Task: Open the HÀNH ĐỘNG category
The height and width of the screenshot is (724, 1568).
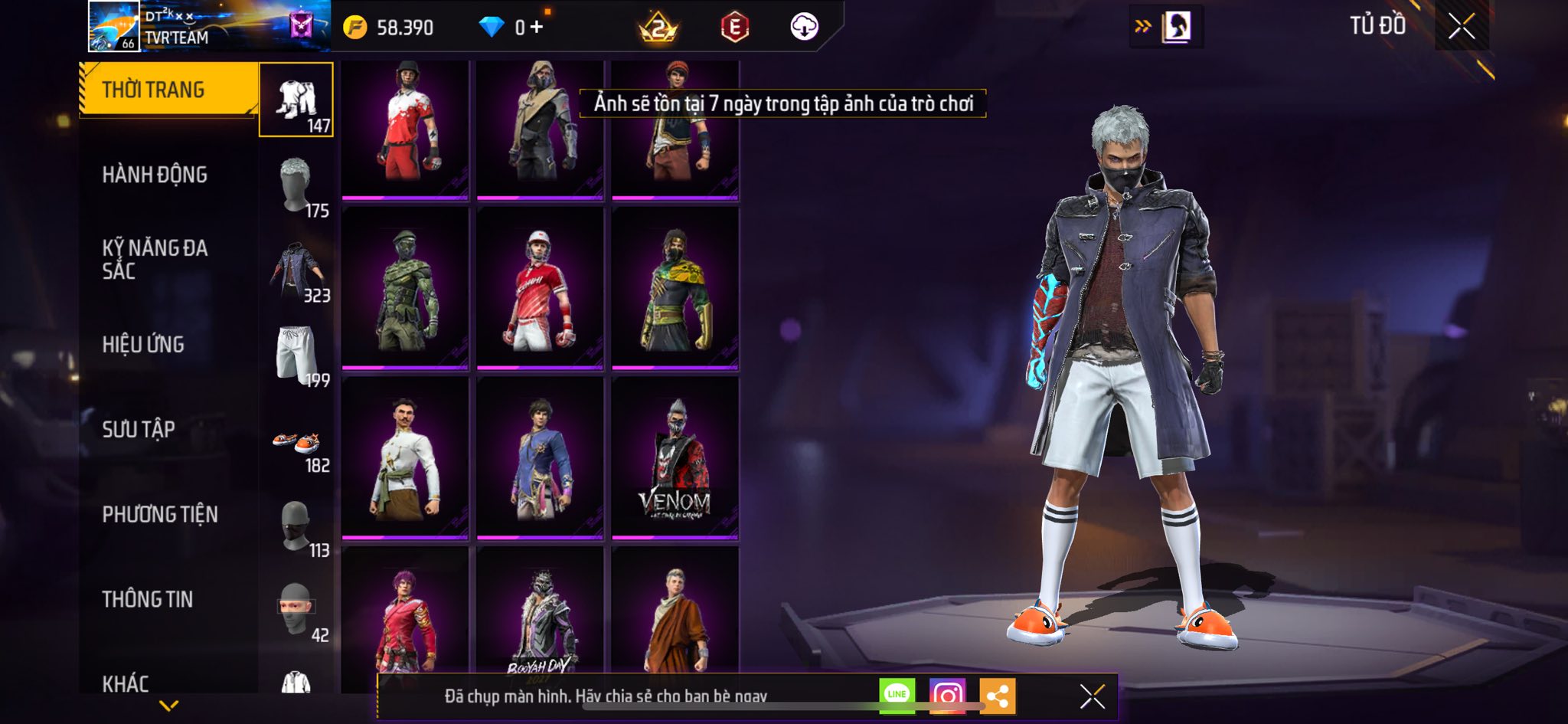Action: [155, 175]
